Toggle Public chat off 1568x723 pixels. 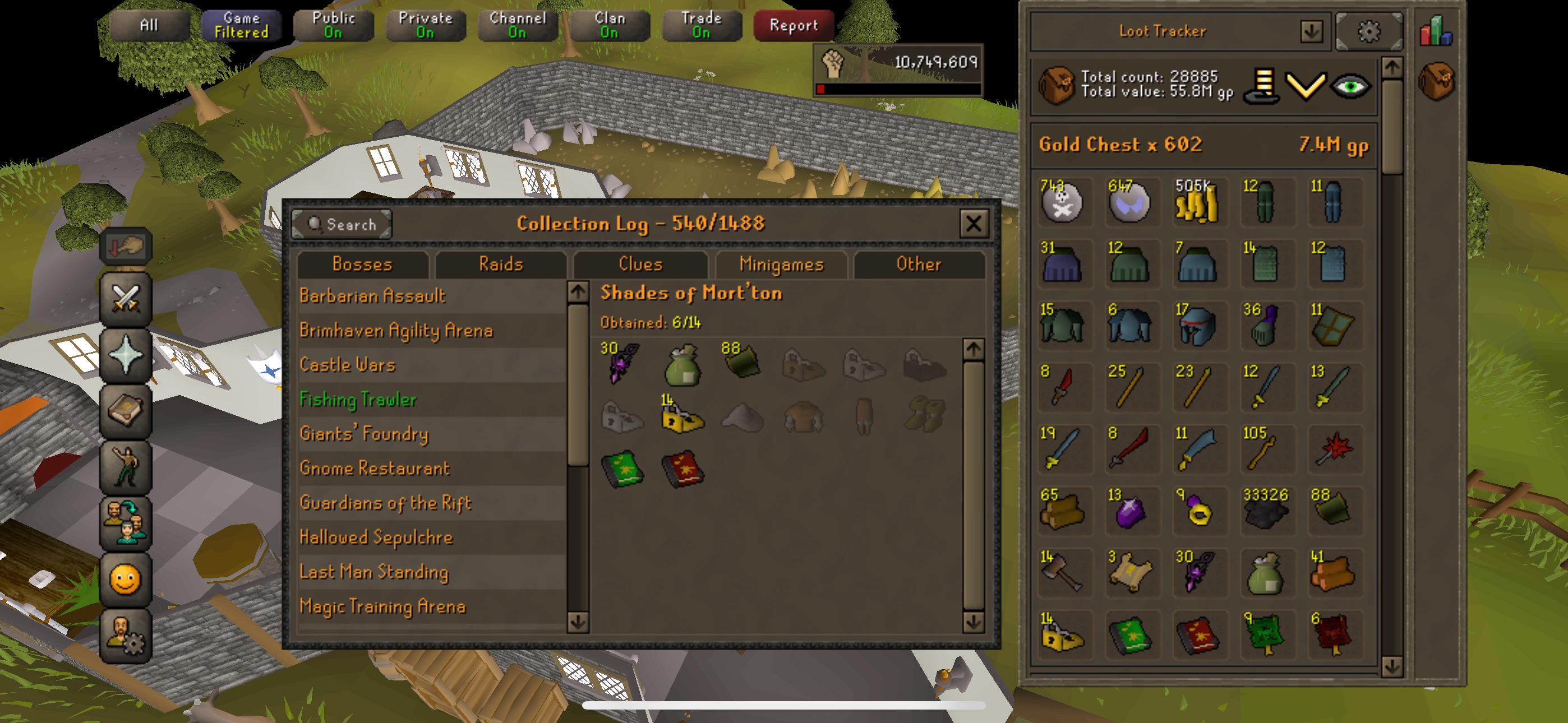click(334, 25)
